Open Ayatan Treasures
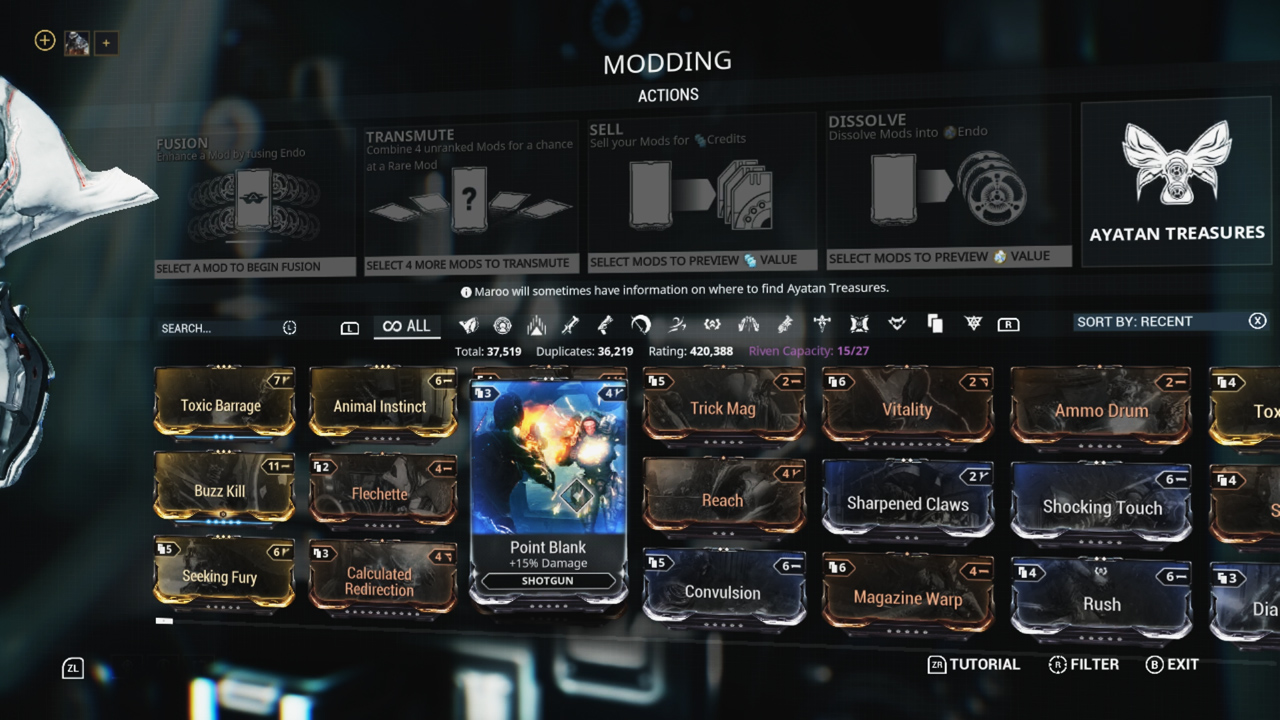Image resolution: width=1280 pixels, height=720 pixels. pos(1177,184)
